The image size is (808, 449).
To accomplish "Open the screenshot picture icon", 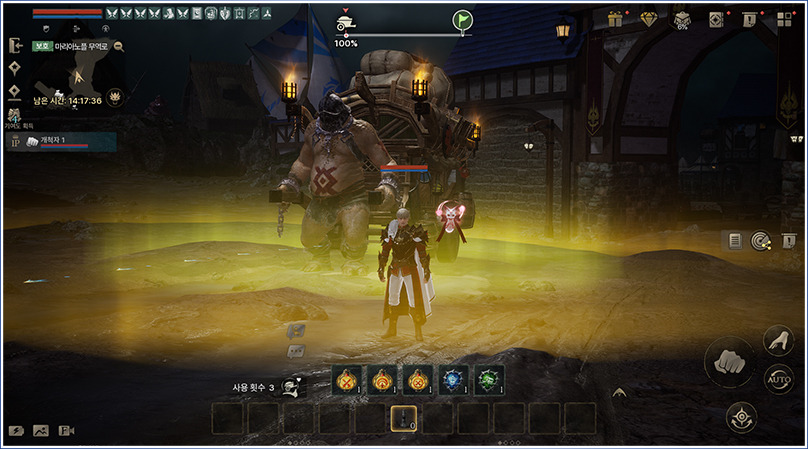I will pyautogui.click(x=41, y=431).
